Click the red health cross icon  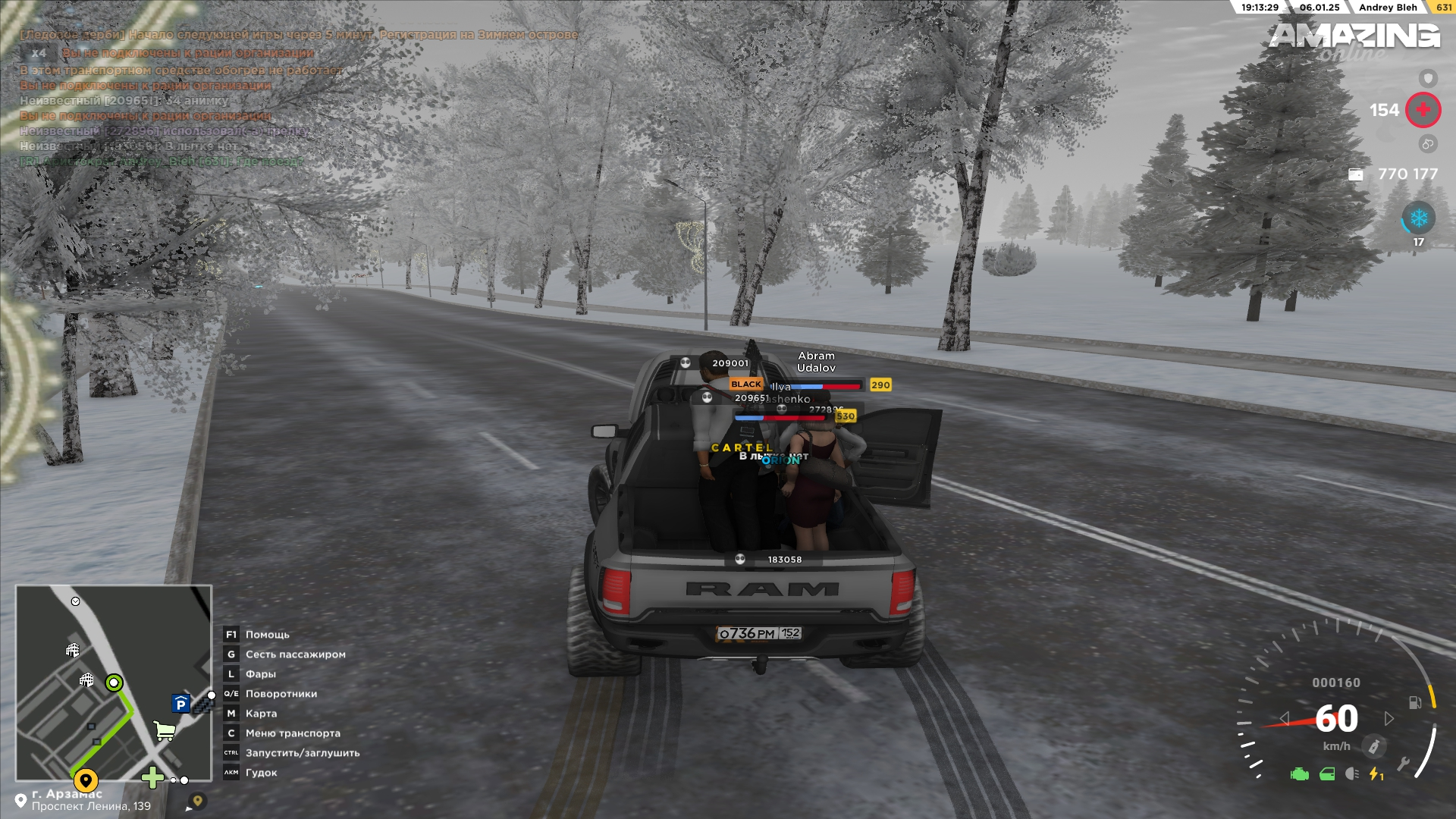[x=1423, y=110]
